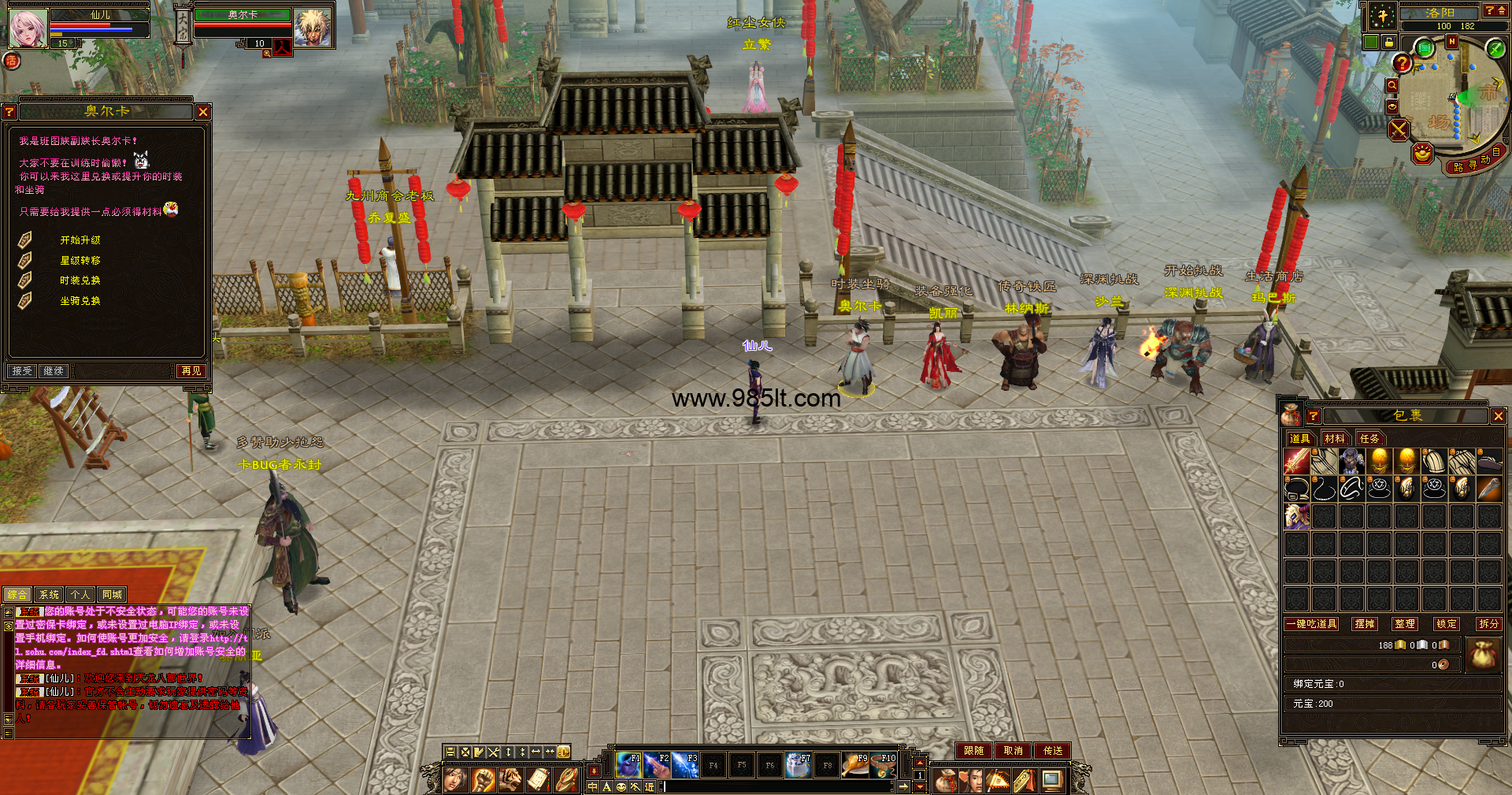This screenshot has height=795, width=1512.
Task: Open a stall with the 摆摊 button
Action: [x=1365, y=624]
